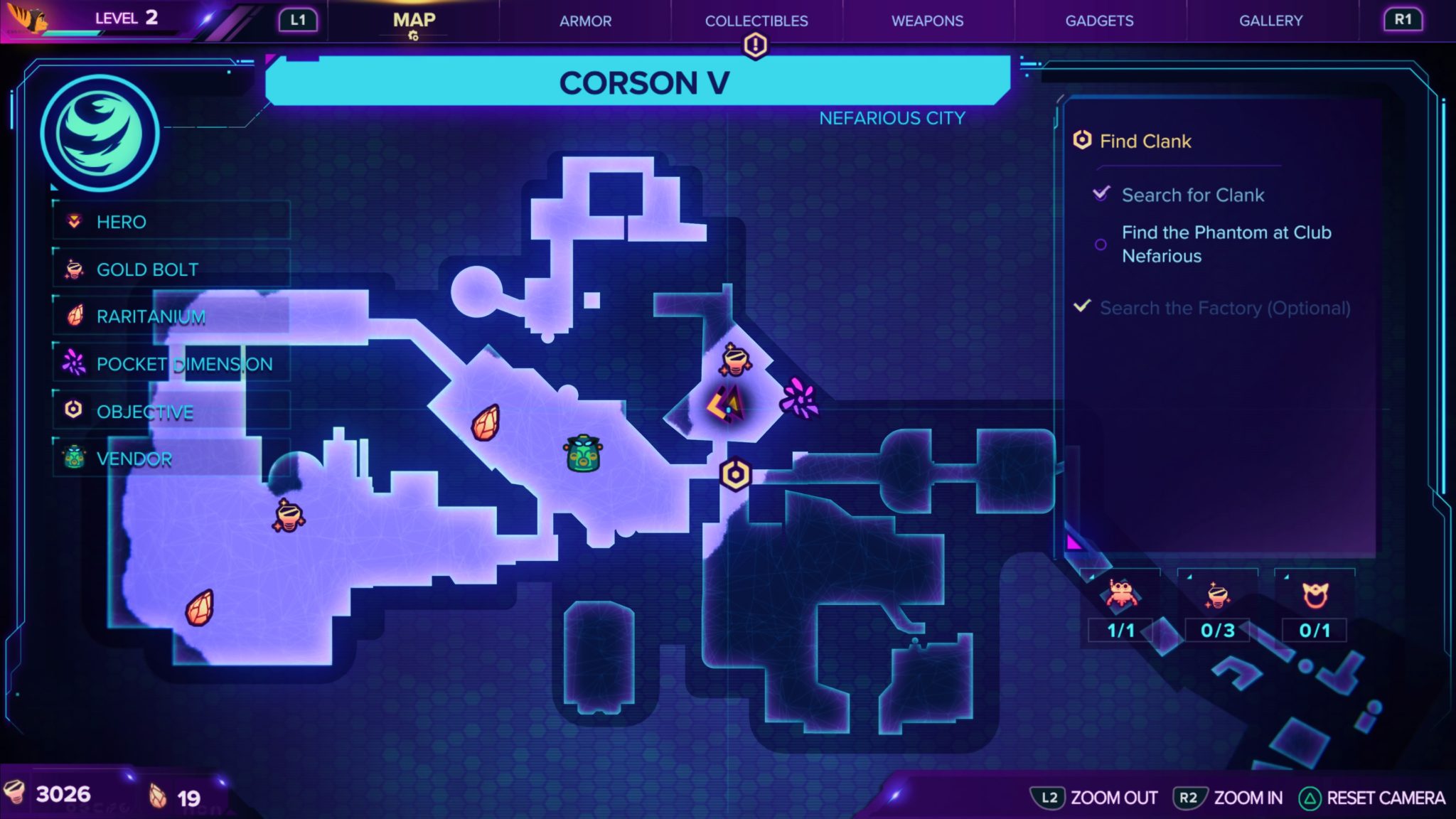Check off the Search for Clank objective

tap(1103, 194)
